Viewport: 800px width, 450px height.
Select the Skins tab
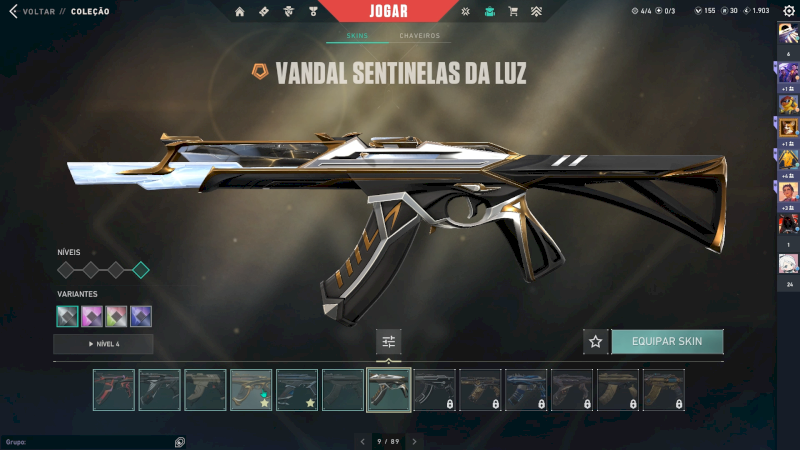tap(357, 36)
